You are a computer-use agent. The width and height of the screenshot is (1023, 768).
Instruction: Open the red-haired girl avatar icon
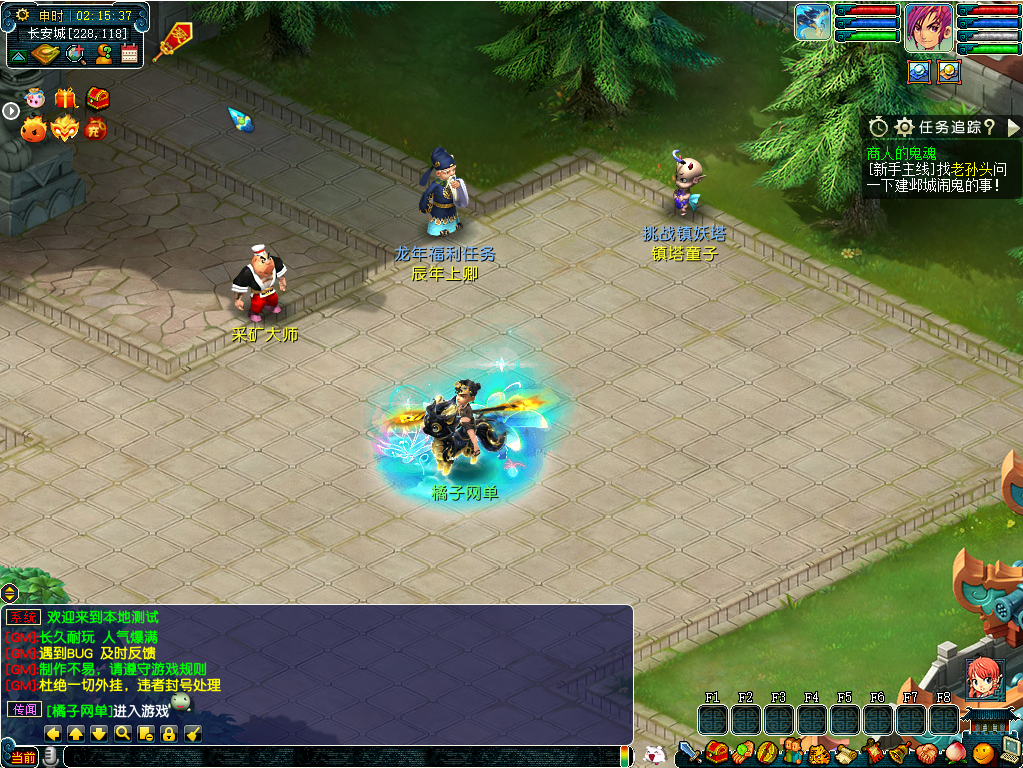[x=981, y=679]
